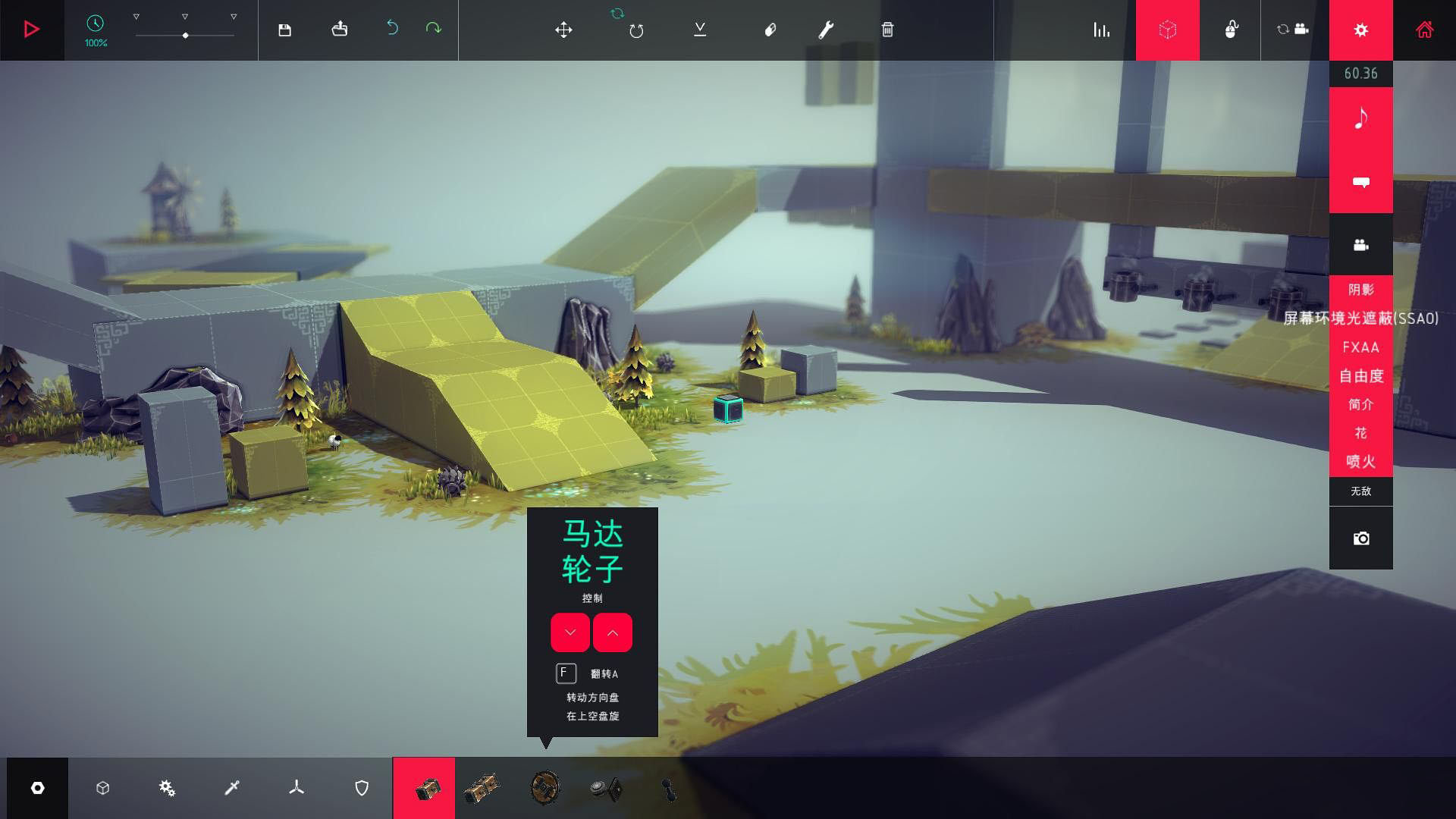
Task: Save the machine using the floppy disk icon
Action: point(284,30)
